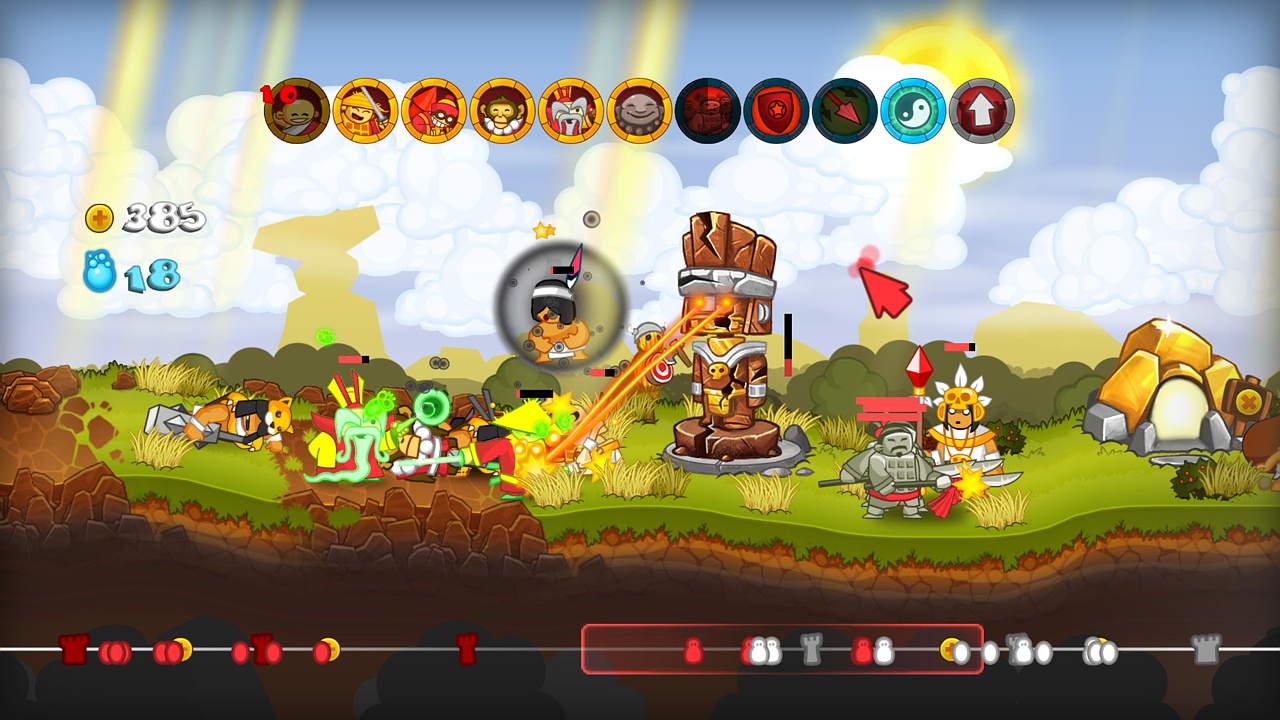The width and height of the screenshot is (1280, 720).
Task: Click the gray tower marker on the minimap right
Action: point(1206,649)
